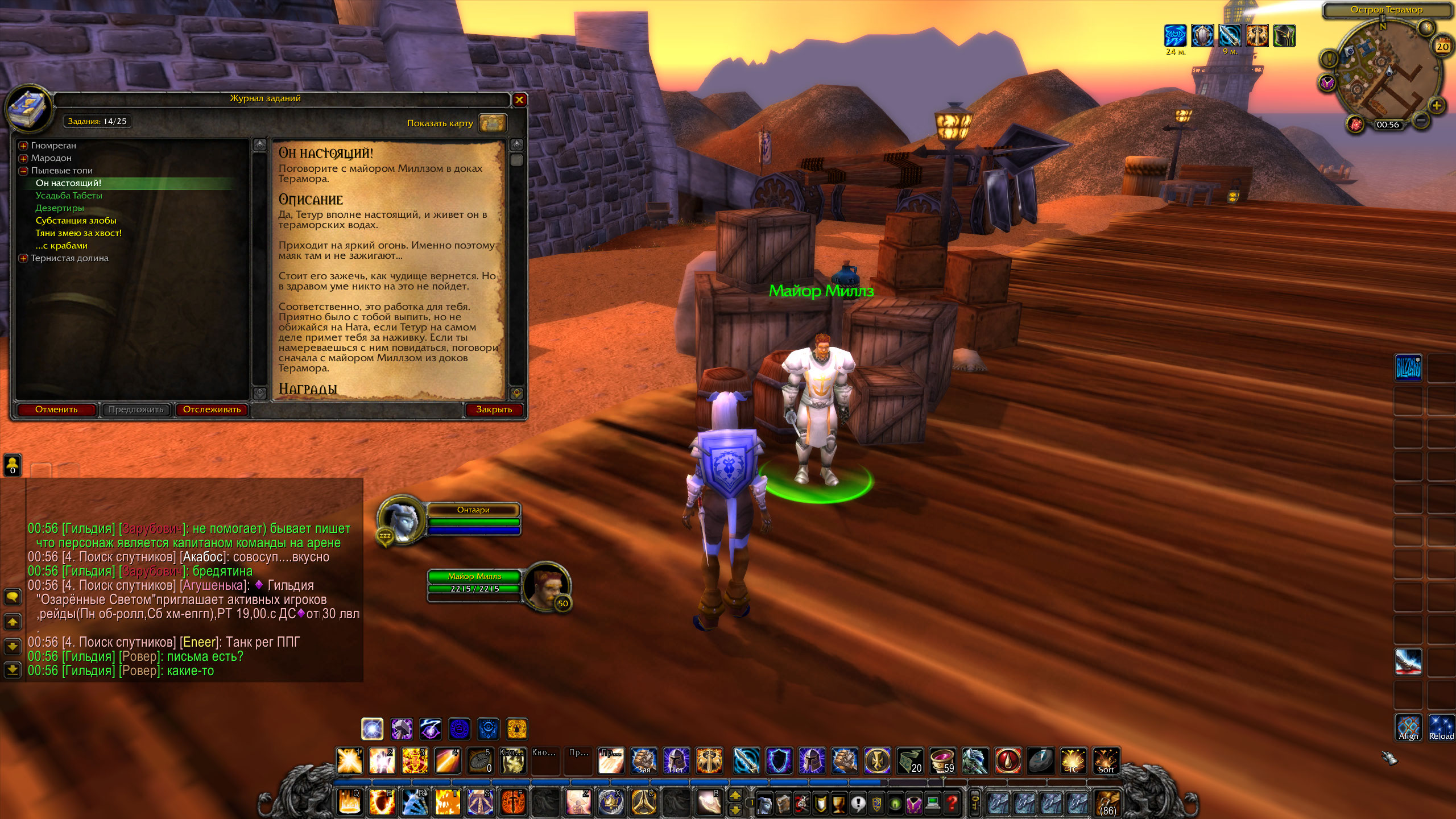Collapse the Пылевые топи quest category
Screen dimensions: 1456x819
click(x=23, y=171)
